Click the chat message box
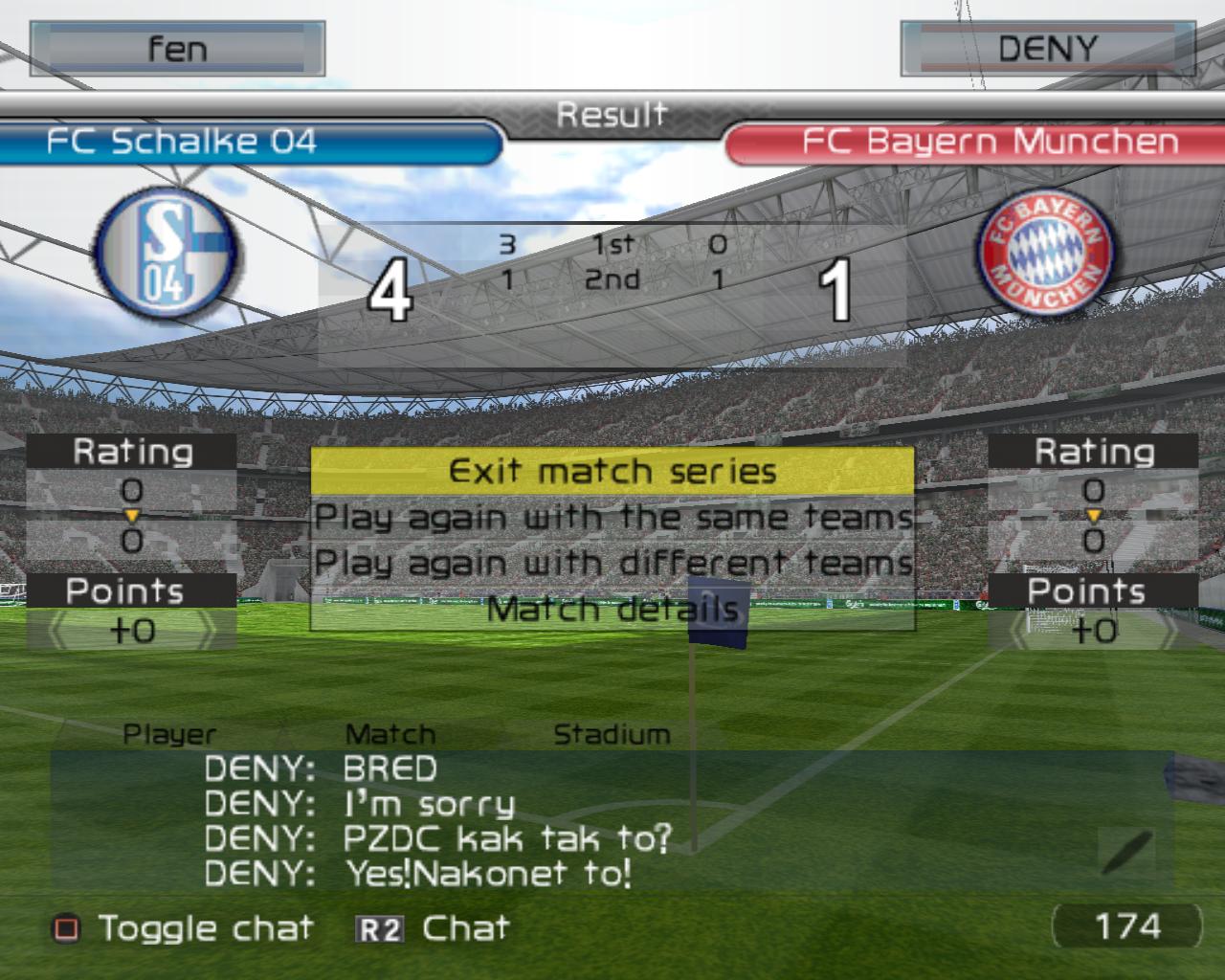The width and height of the screenshot is (1225, 980). pos(612,820)
